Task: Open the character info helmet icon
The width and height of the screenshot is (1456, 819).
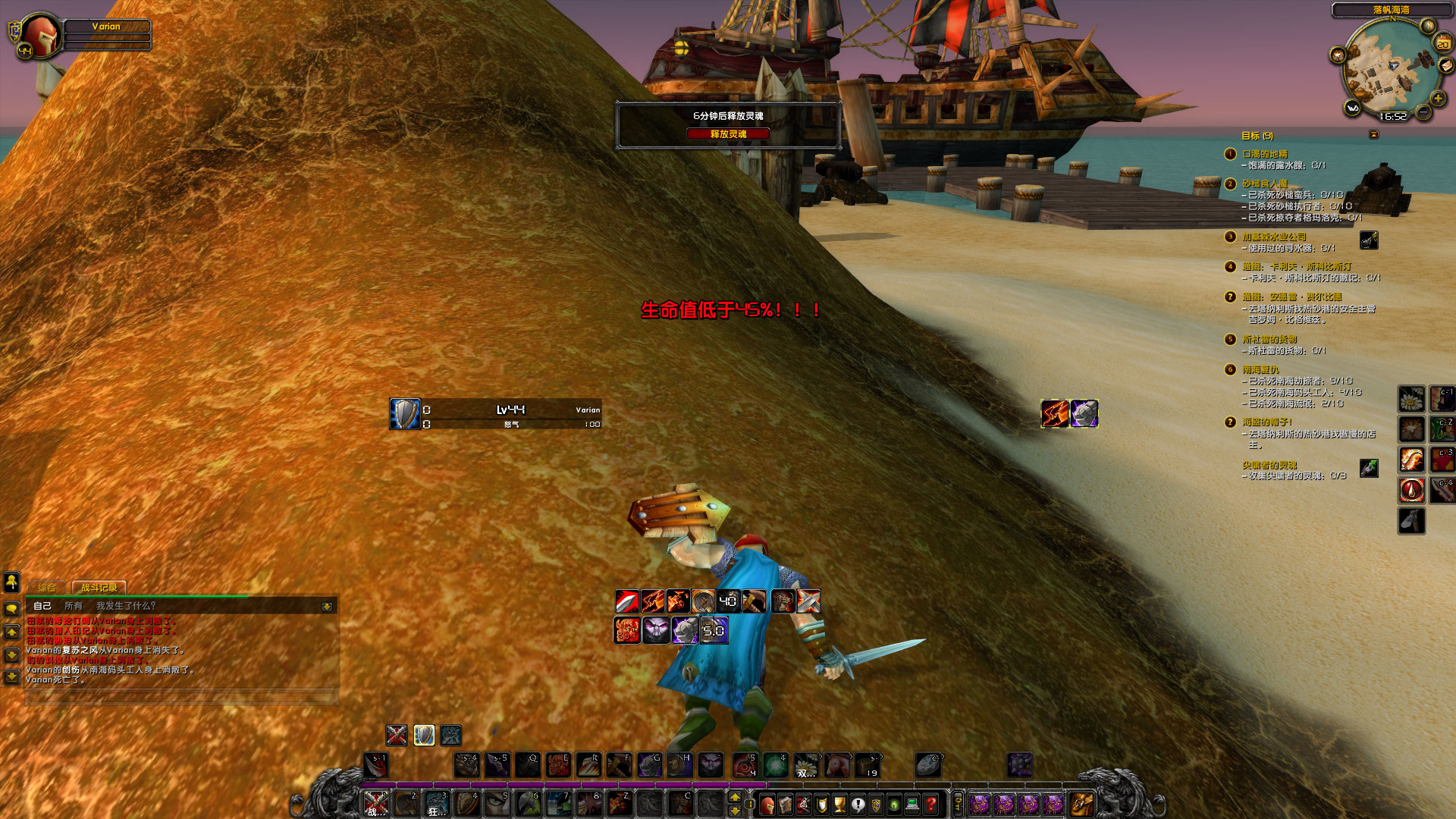Action: (768, 804)
